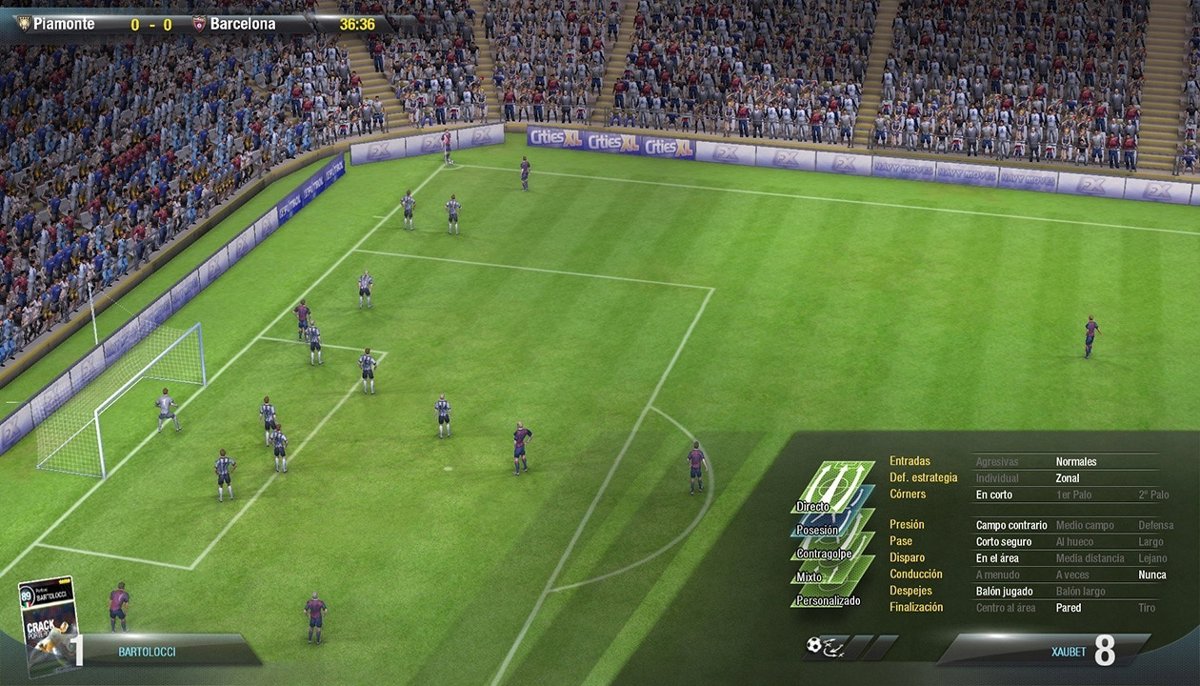
Task: Open the Bartolocci Crack player card
Action: (47, 626)
